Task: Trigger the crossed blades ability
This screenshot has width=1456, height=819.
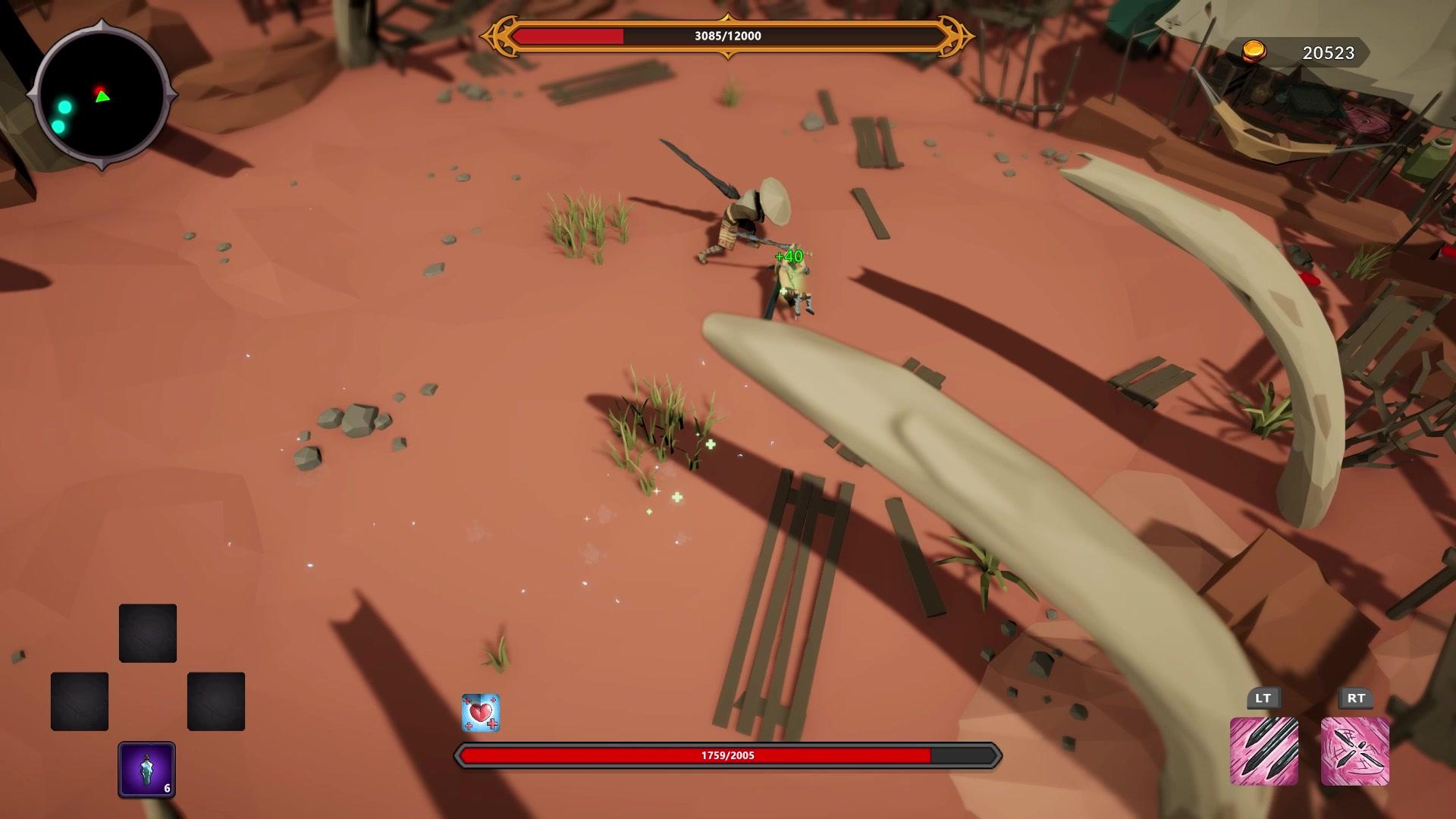Action: coord(1355,751)
